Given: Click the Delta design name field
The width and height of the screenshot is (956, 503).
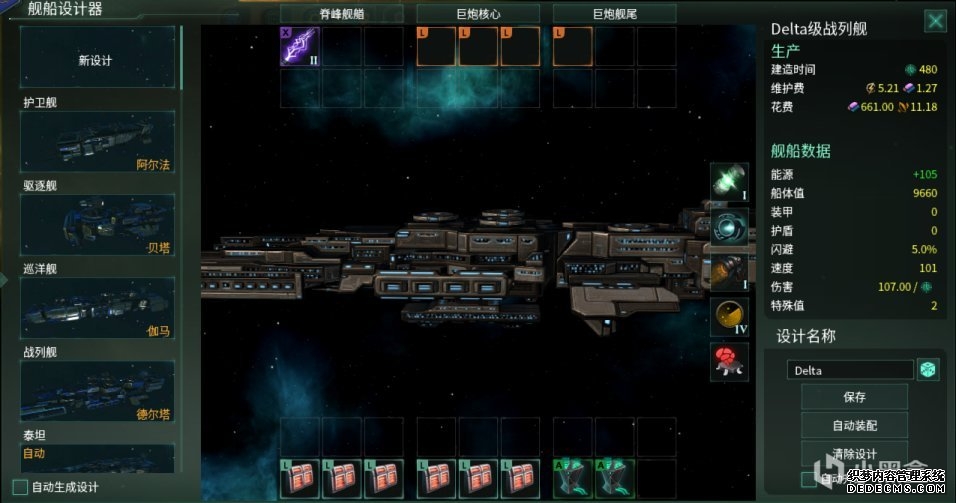Looking at the screenshot, I should 850,370.
